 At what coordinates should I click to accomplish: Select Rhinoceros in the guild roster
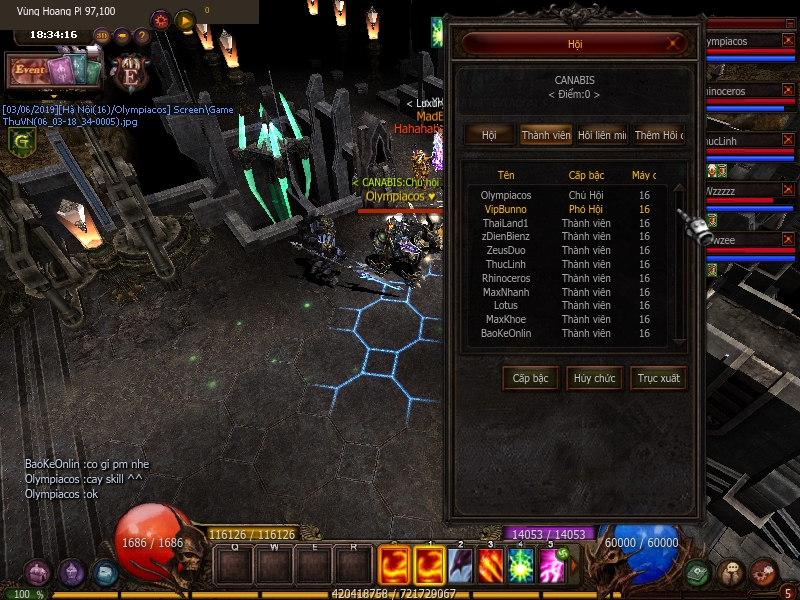click(506, 279)
